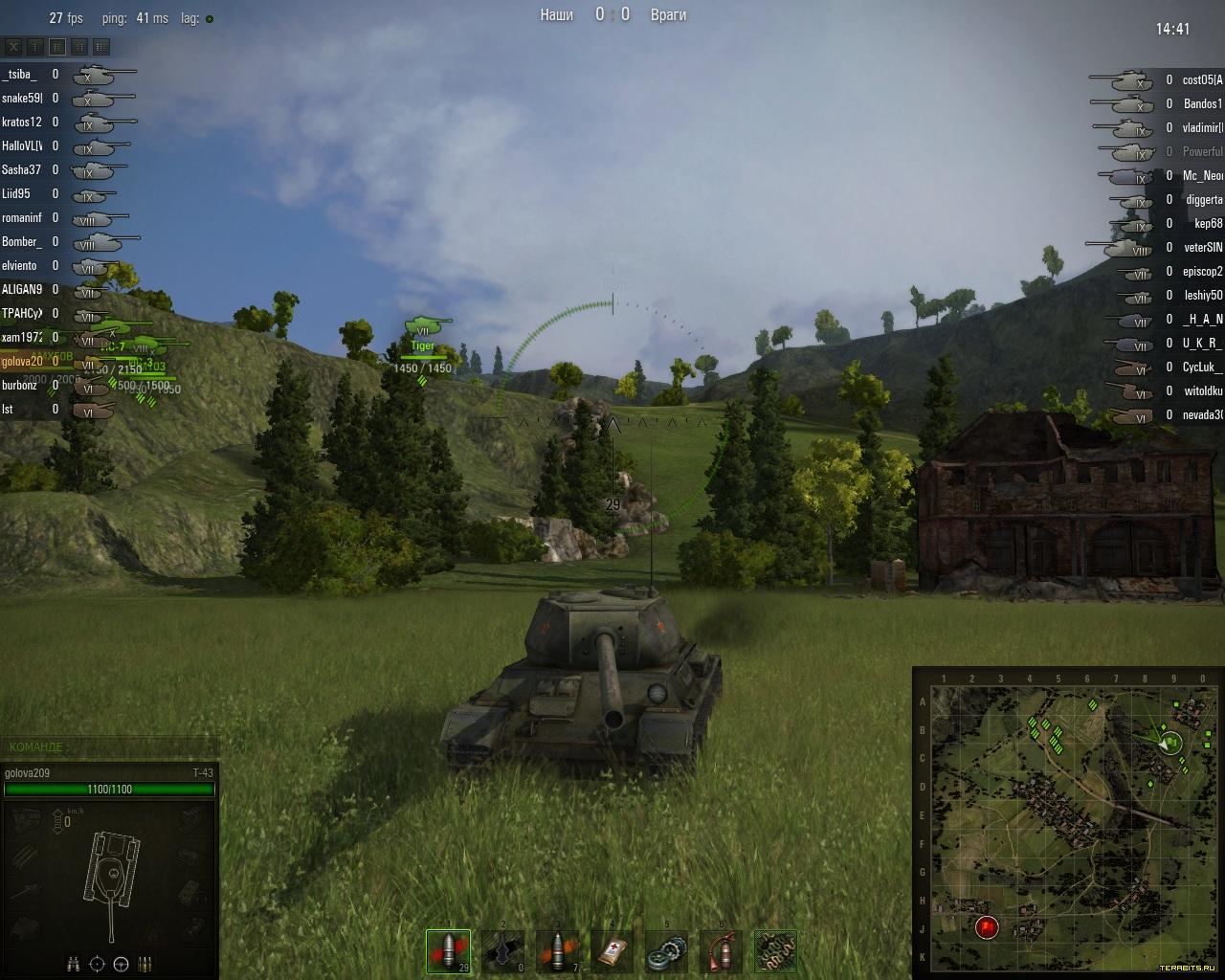Use the fire extinguisher consumable
The width and height of the screenshot is (1225, 980).
(721, 951)
